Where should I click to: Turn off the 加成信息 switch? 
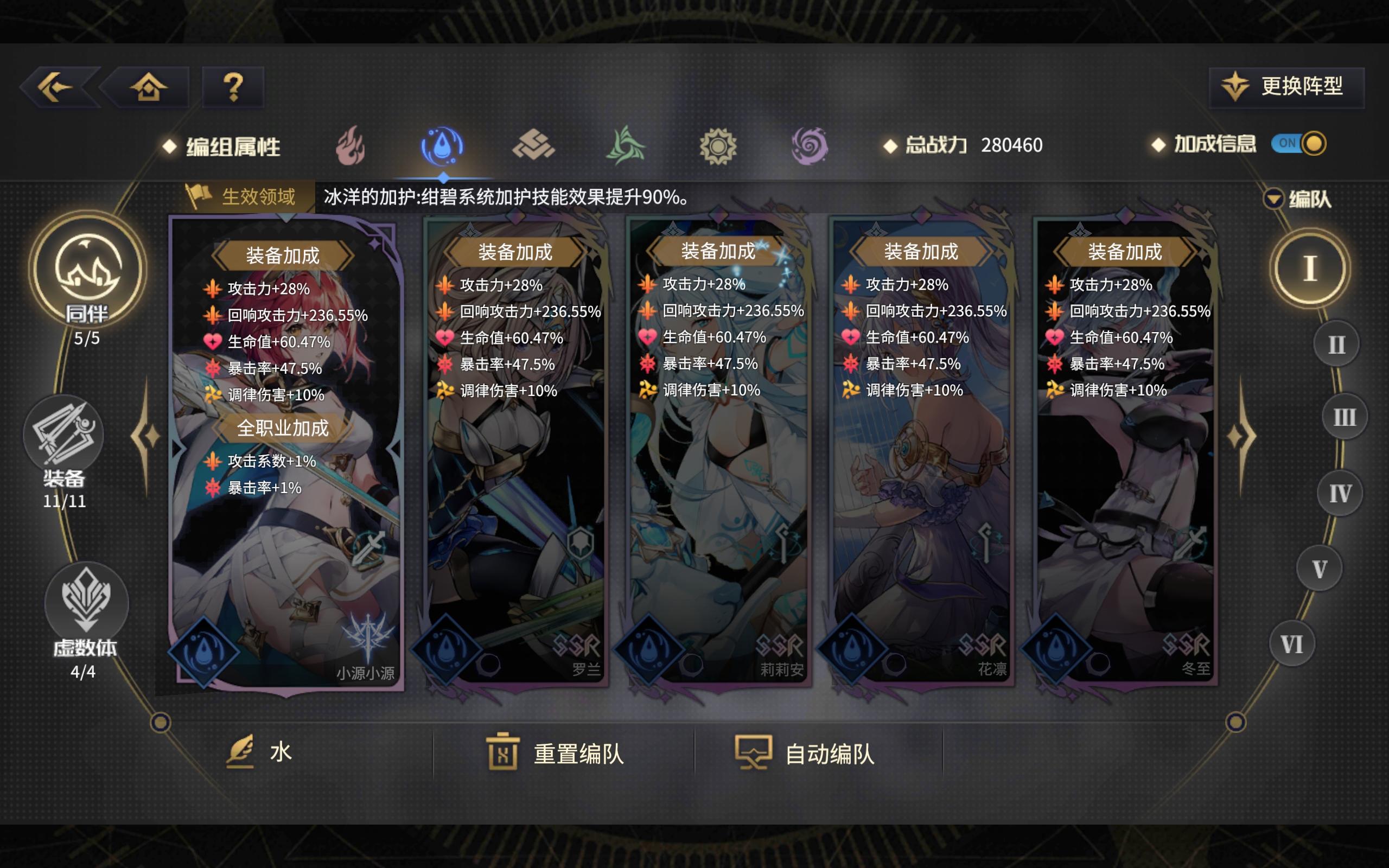tap(1300, 145)
